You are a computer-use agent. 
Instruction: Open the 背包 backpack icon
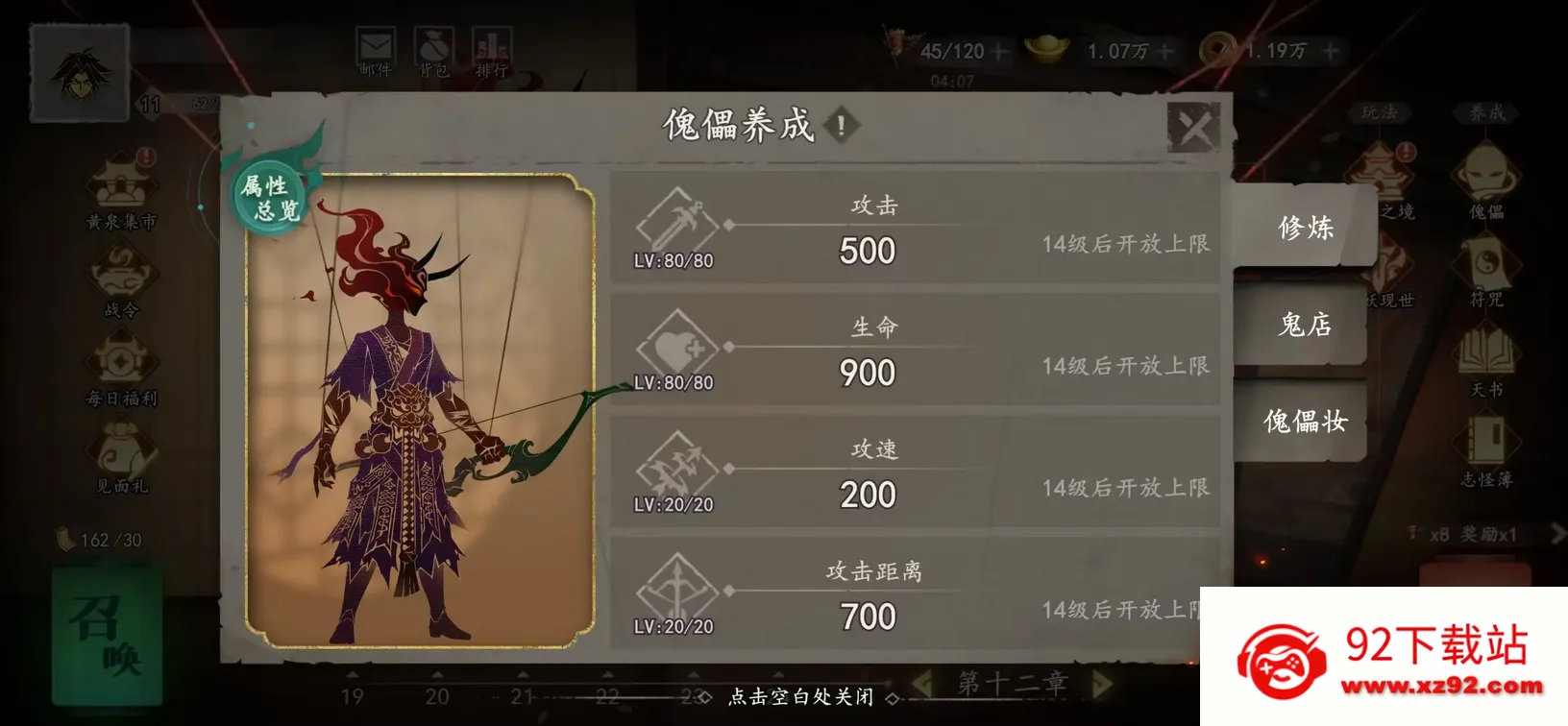tap(434, 46)
